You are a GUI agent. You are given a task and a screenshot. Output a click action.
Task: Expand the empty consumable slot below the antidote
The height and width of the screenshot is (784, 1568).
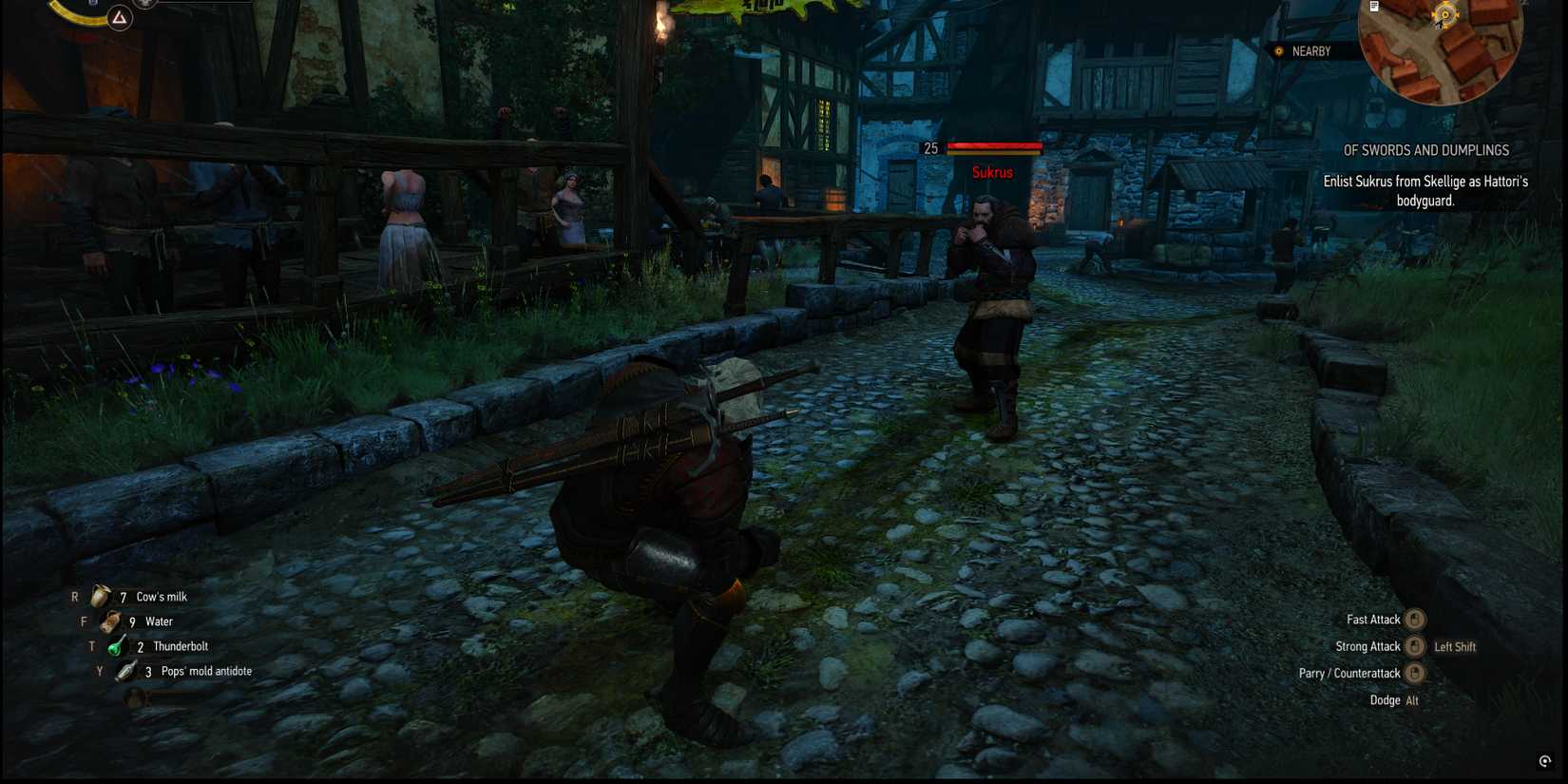click(134, 697)
